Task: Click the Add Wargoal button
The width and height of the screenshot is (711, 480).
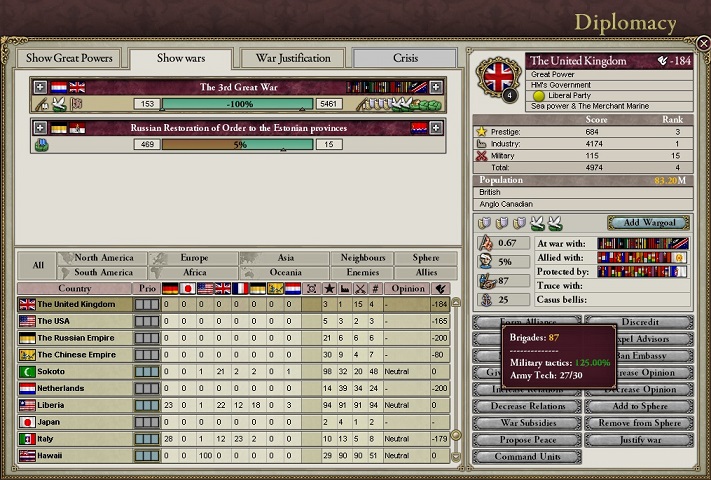Action: 647,222
